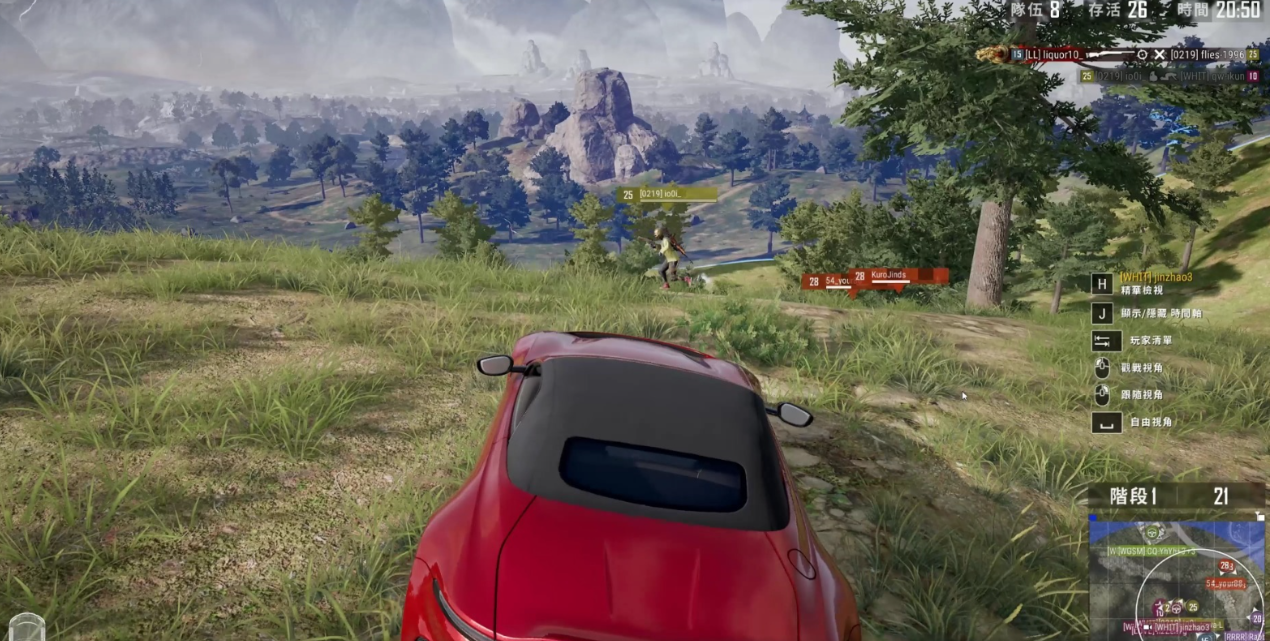
Task: Select the [WHIT] jinzhao3 label on the minimap
Action: click(1182, 627)
